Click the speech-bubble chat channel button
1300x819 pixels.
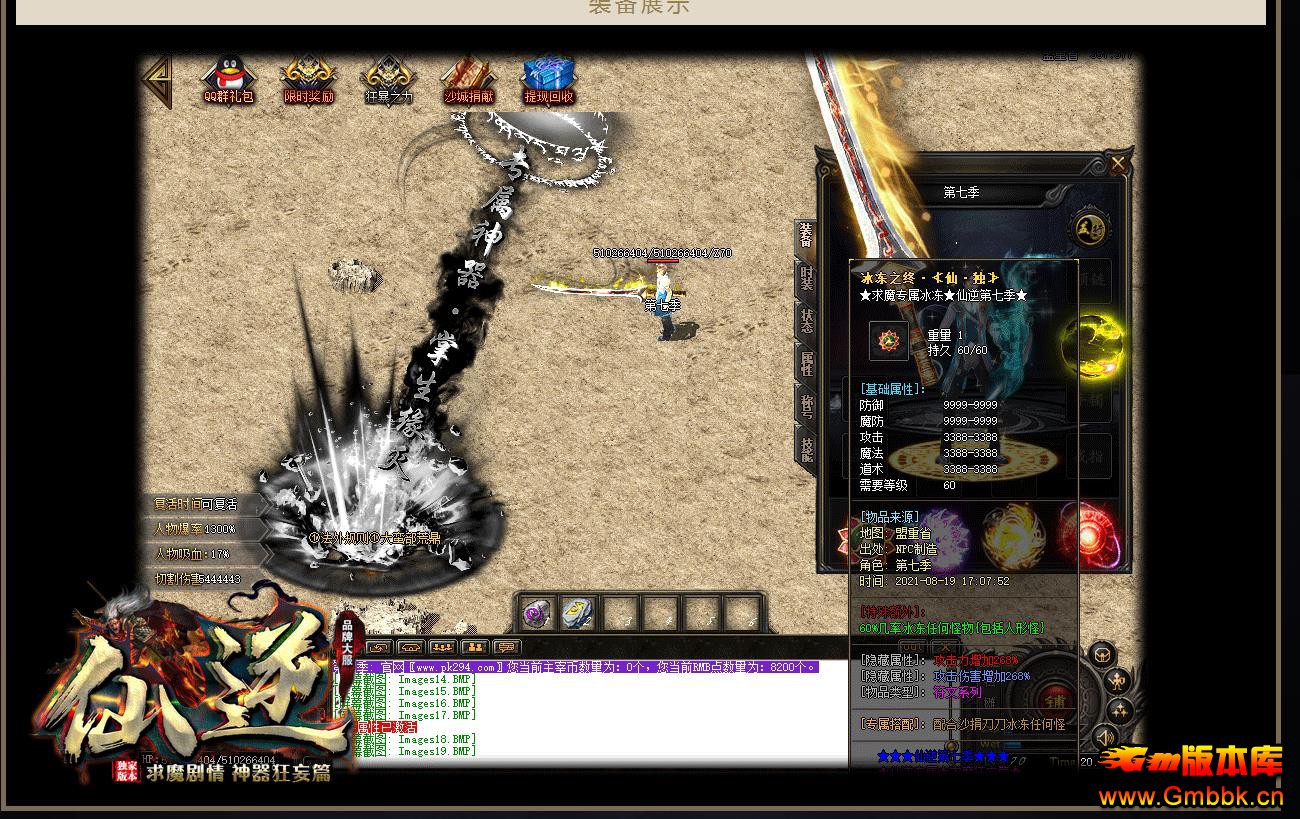pos(507,647)
